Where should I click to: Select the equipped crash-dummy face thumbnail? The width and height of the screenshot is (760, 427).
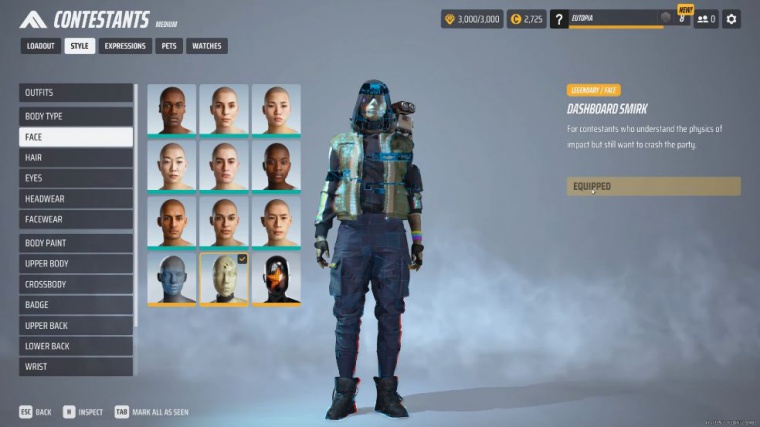(x=224, y=278)
